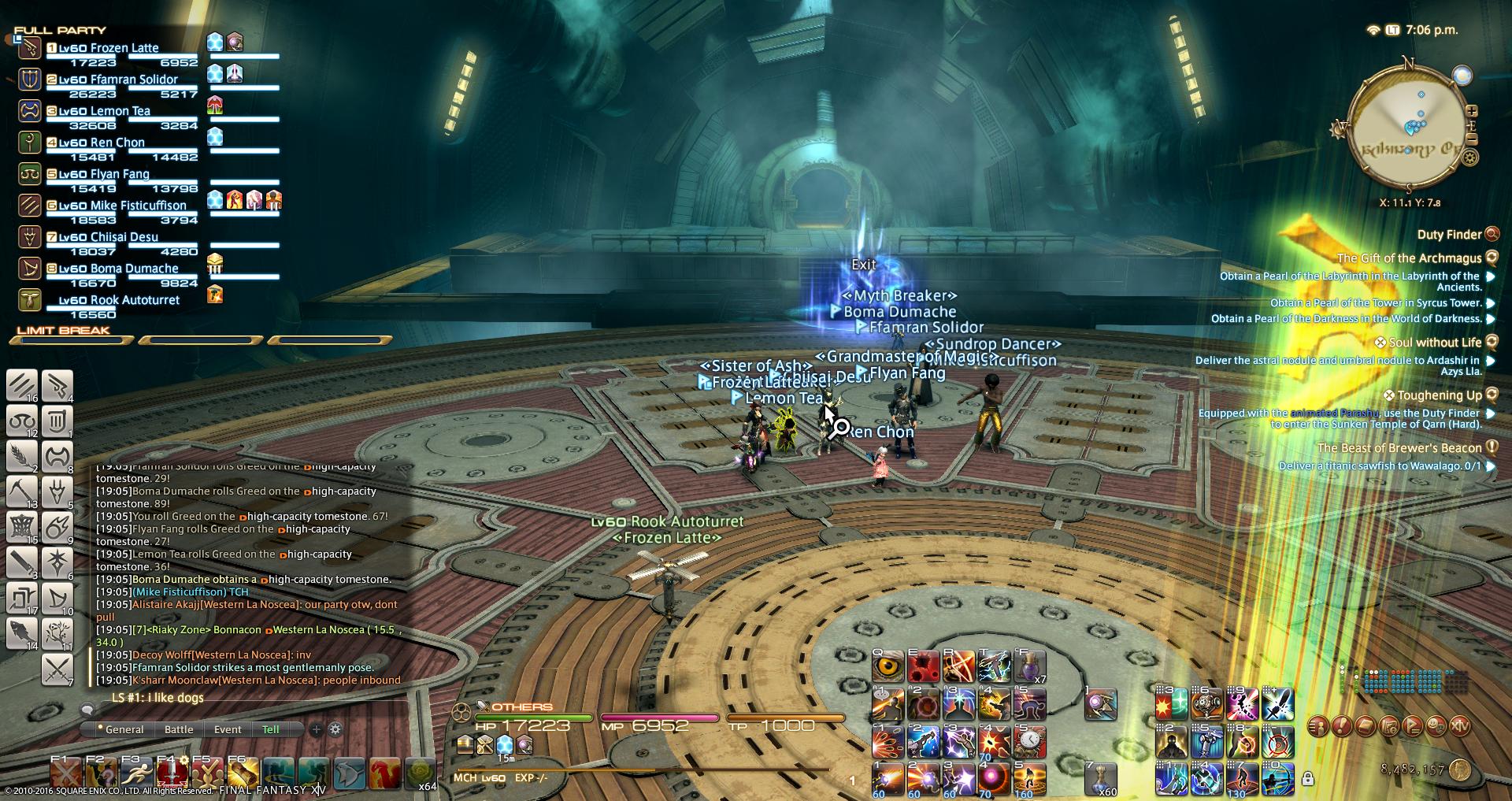
Task: Use the blue potion with x60 stack
Action: click(1101, 779)
